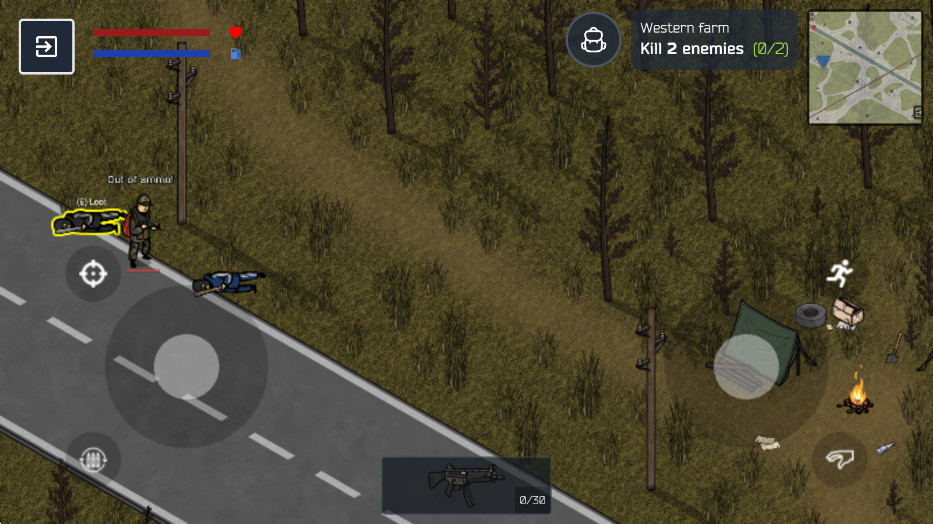Open the minimap
933x524 pixels.
(x=865, y=67)
